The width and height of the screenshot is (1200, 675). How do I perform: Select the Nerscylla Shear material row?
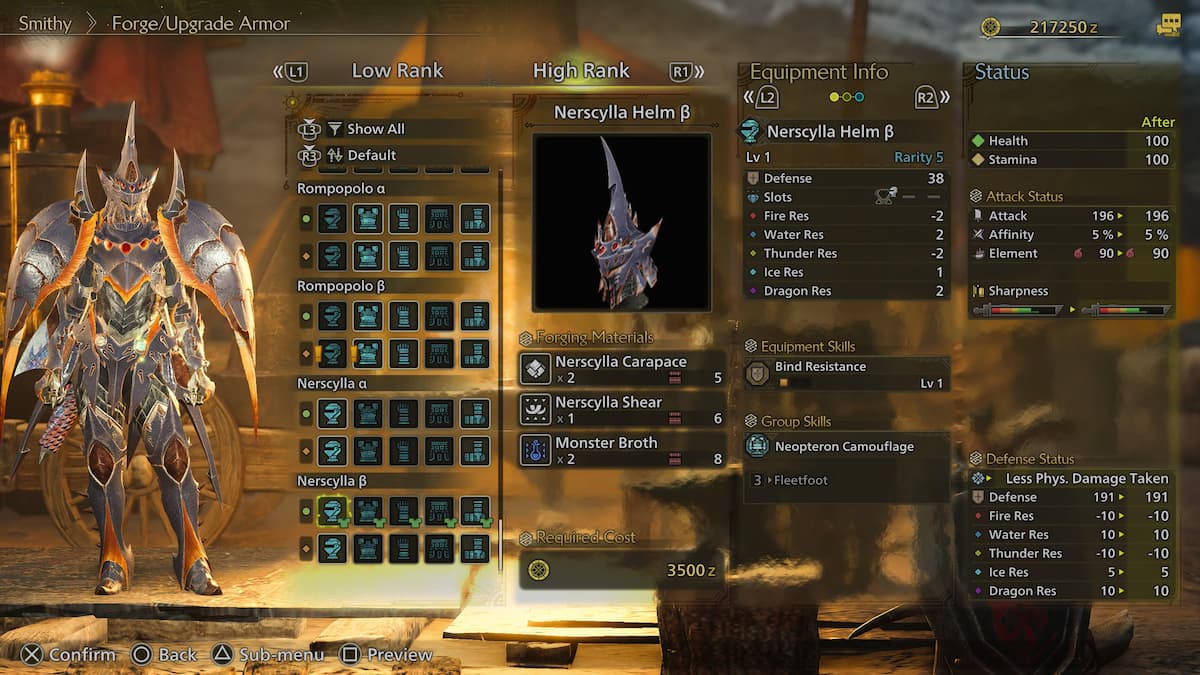621,410
